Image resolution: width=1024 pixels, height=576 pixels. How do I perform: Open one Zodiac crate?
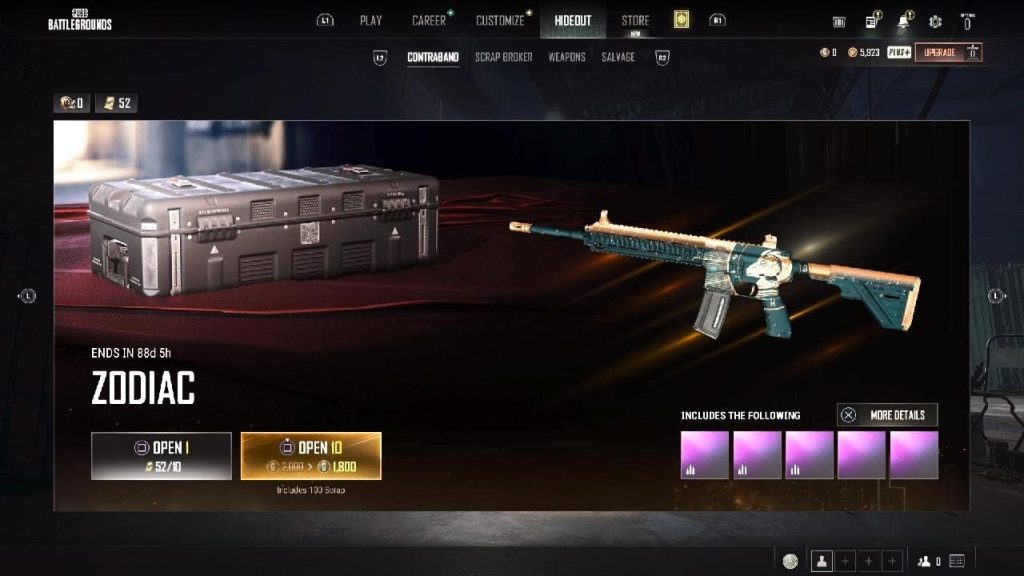click(161, 455)
